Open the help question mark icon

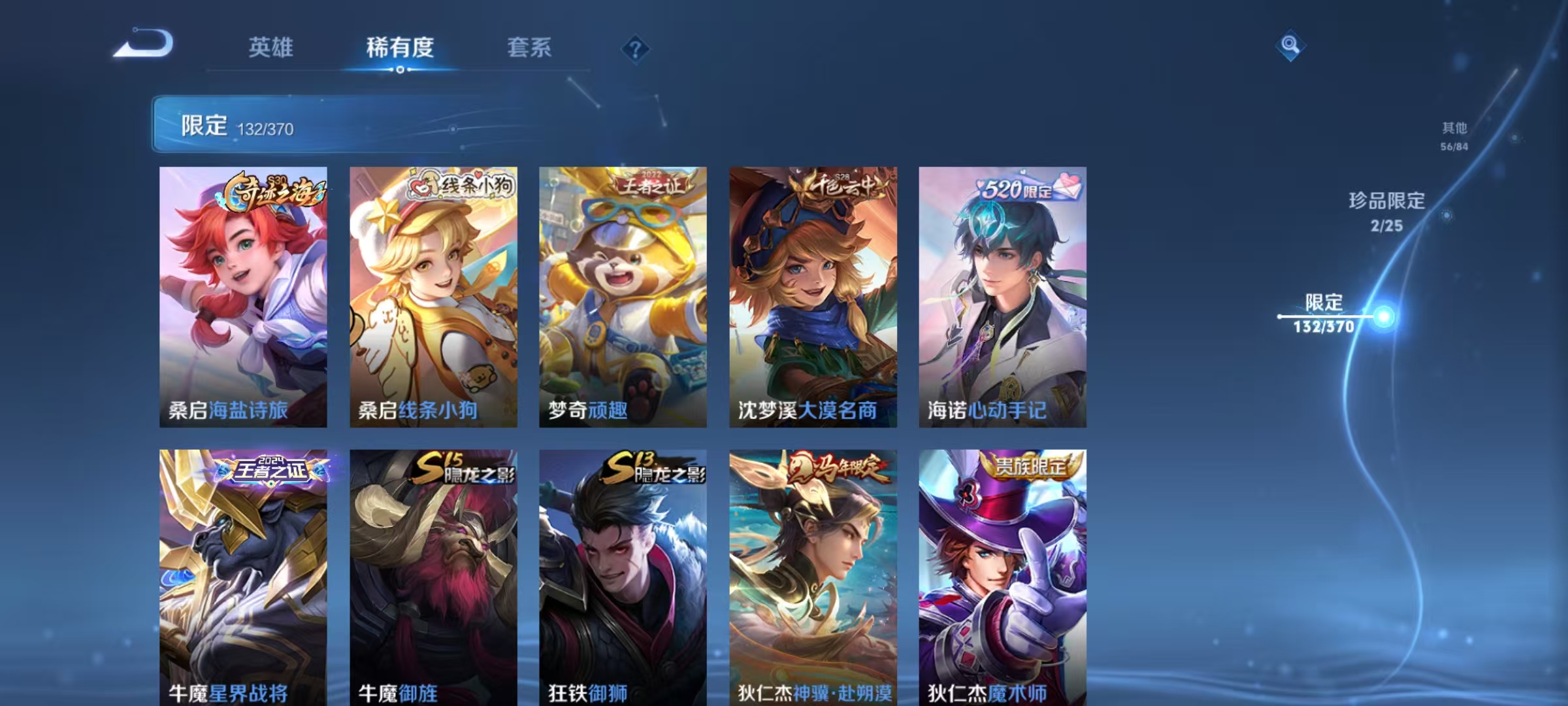[x=634, y=48]
